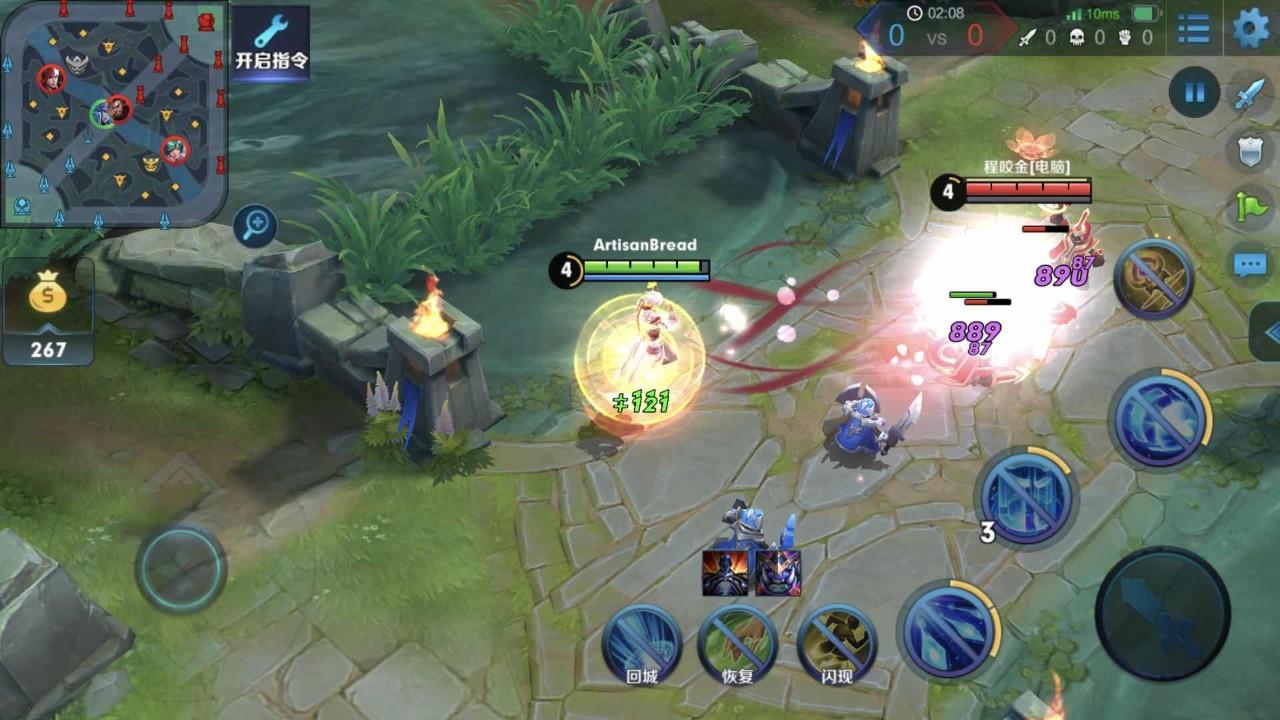Click the magnifier zoom button

(x=255, y=226)
